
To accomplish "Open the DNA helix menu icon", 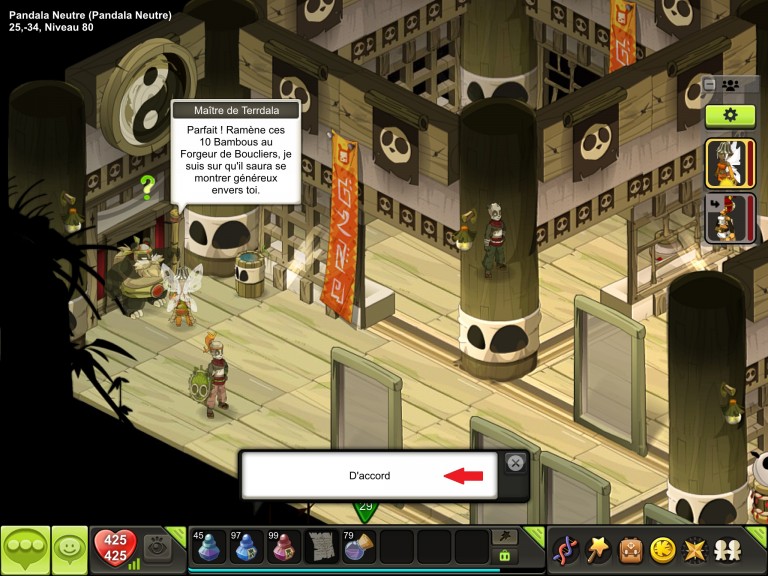I will [x=568, y=550].
